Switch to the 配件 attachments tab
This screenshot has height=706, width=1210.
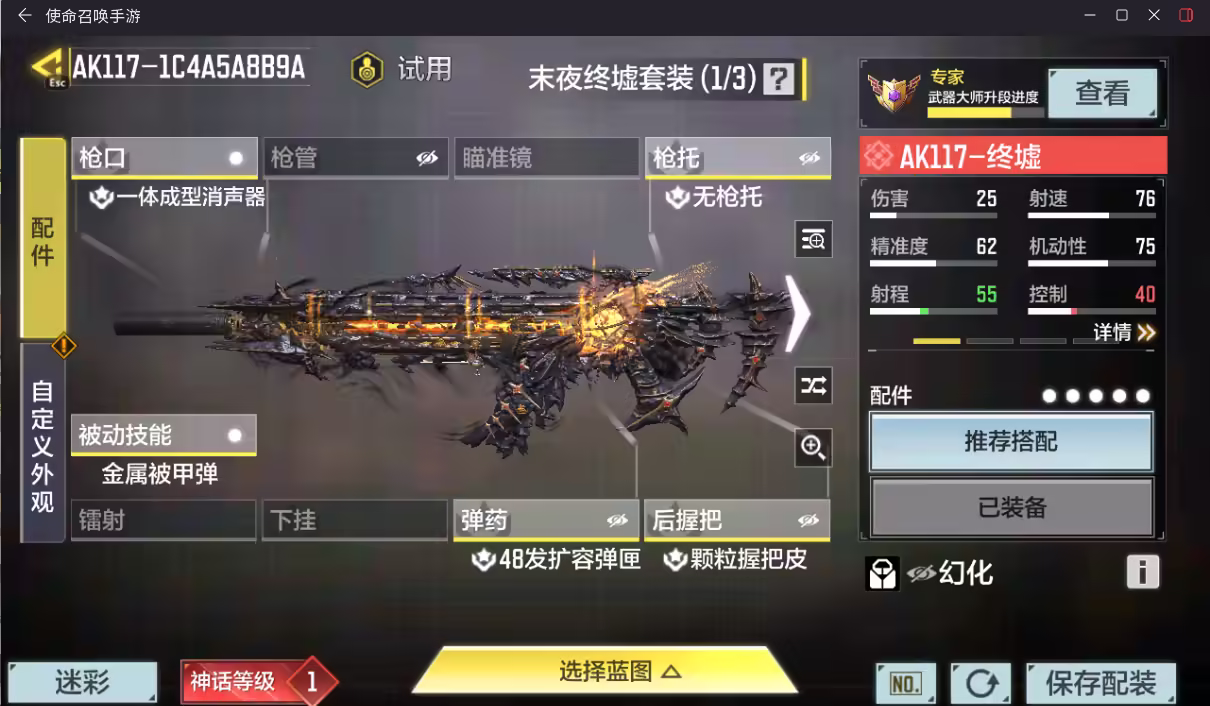tap(42, 240)
